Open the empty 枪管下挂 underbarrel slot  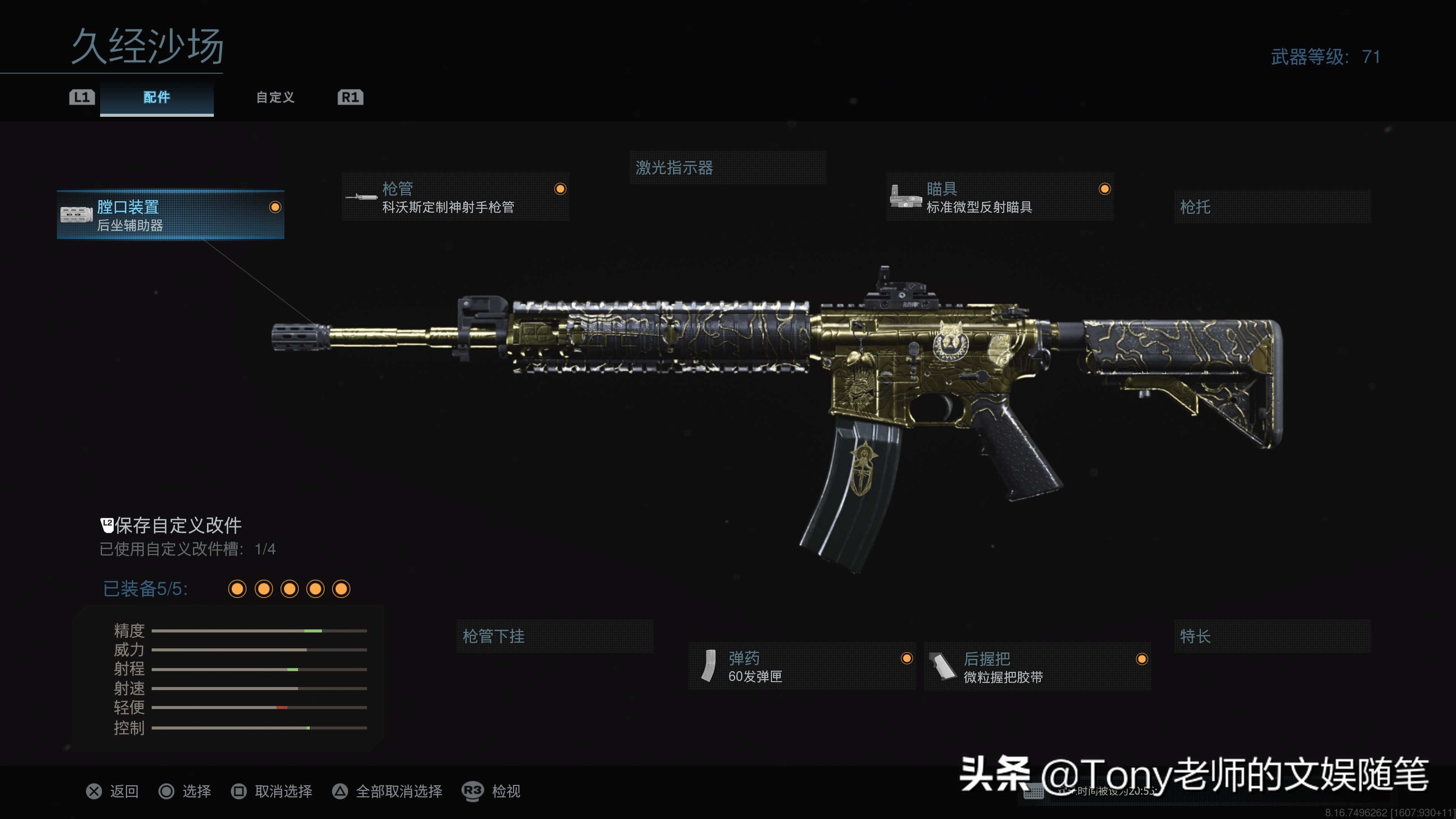[554, 637]
